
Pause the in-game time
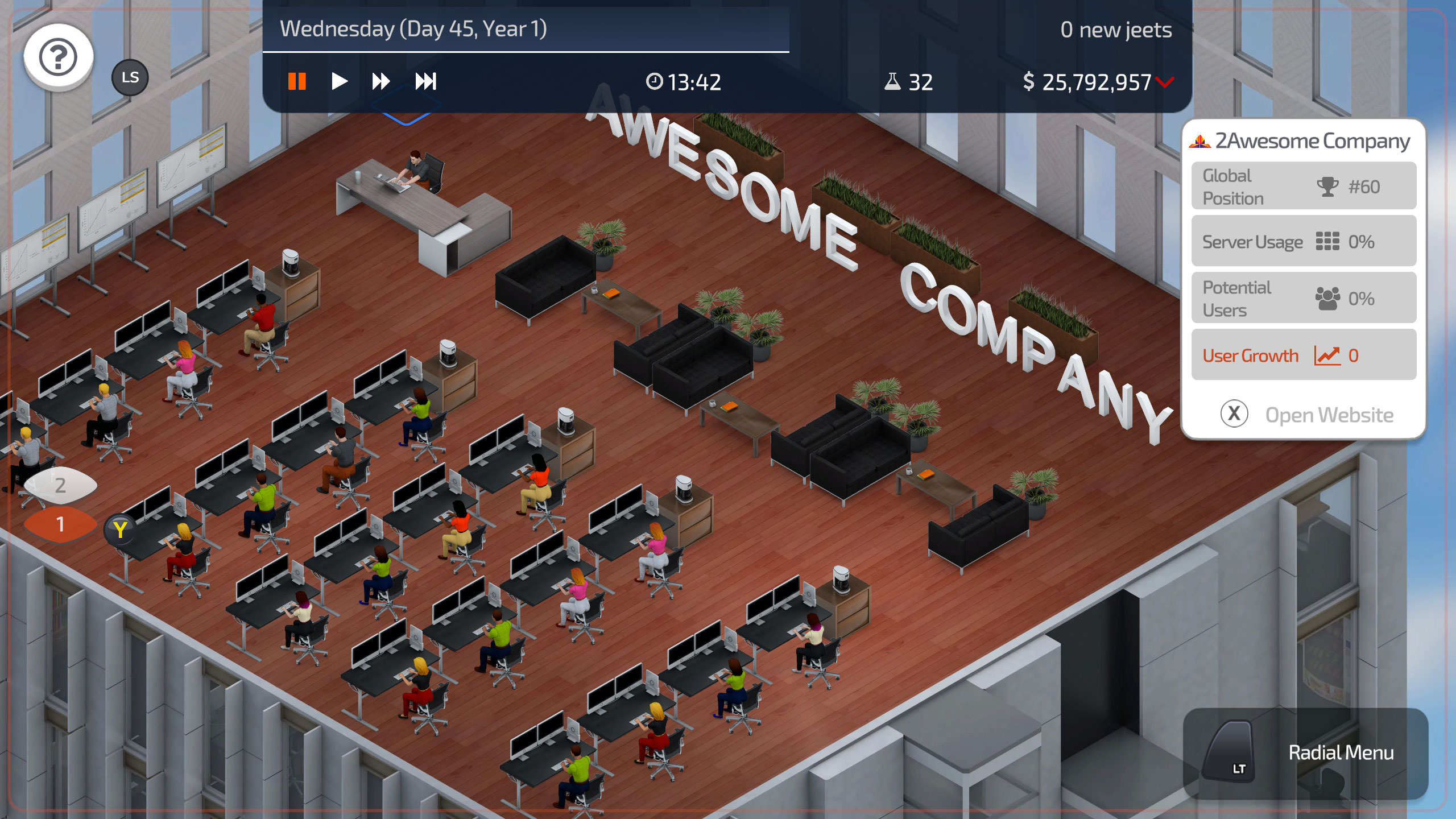coord(297,81)
